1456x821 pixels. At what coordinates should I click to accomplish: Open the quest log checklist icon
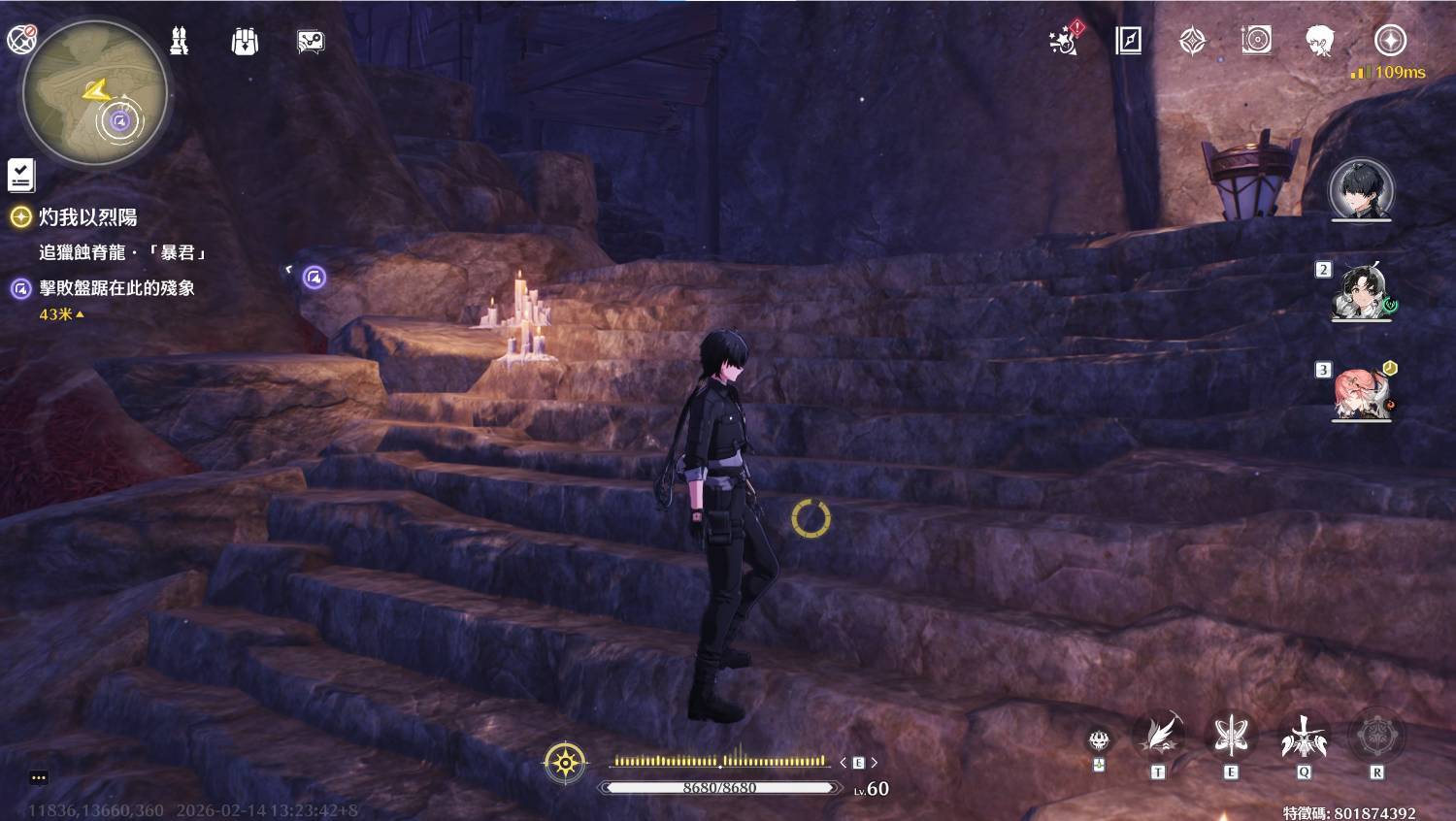point(21,175)
